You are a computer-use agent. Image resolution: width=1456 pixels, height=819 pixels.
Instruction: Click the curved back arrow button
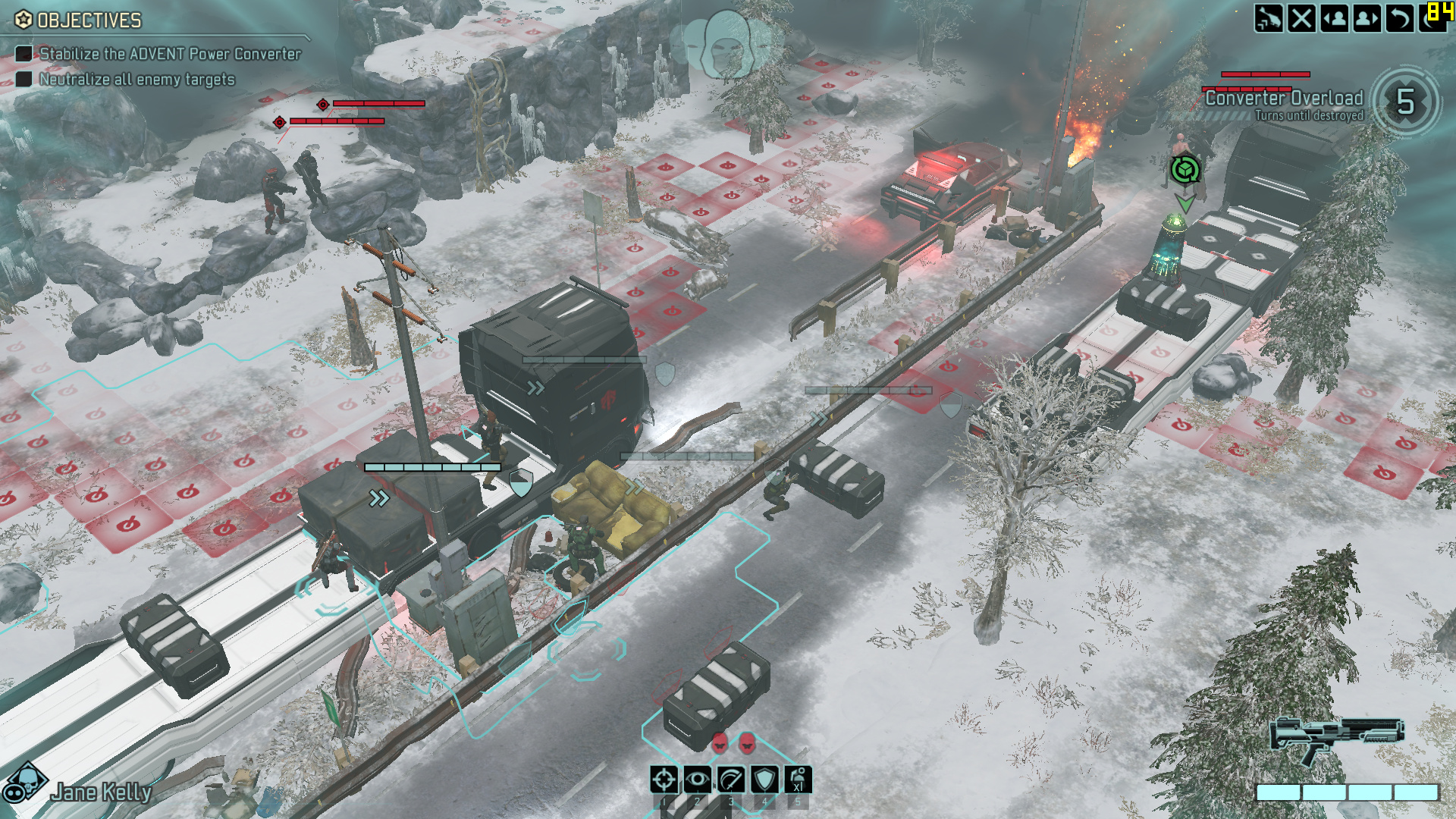point(1400,18)
